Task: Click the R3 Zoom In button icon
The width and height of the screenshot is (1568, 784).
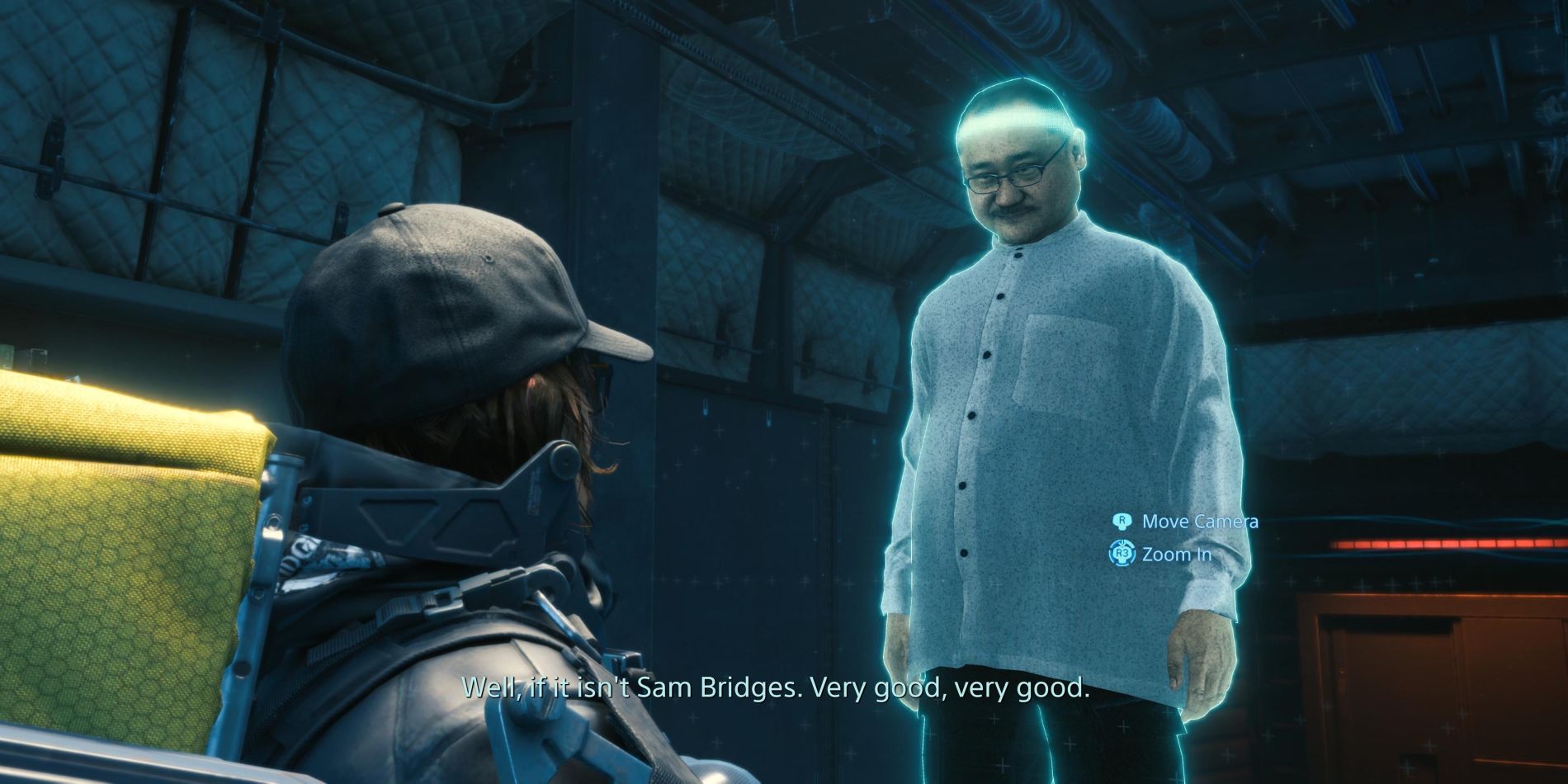Action: coord(1123,553)
